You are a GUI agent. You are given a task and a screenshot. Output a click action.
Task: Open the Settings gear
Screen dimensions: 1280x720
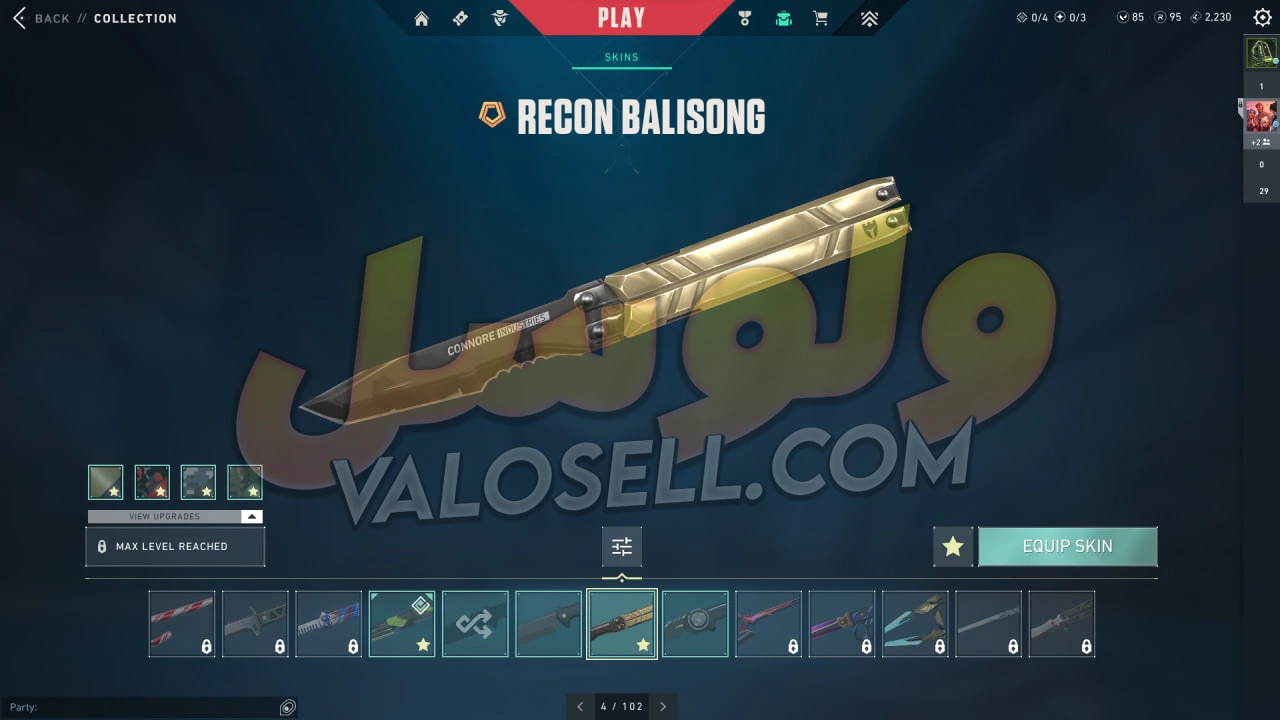1262,17
